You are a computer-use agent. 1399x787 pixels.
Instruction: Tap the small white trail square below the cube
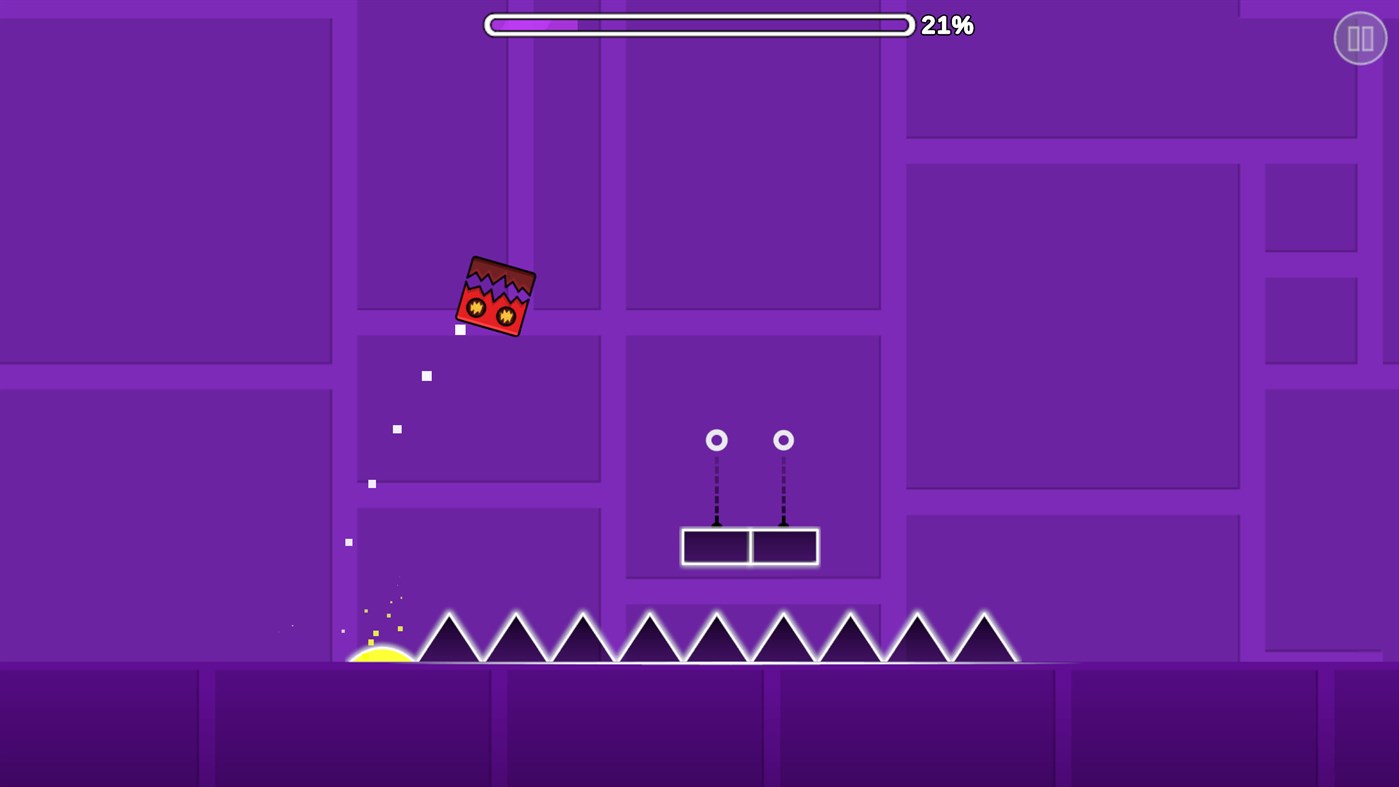[x=460, y=328]
